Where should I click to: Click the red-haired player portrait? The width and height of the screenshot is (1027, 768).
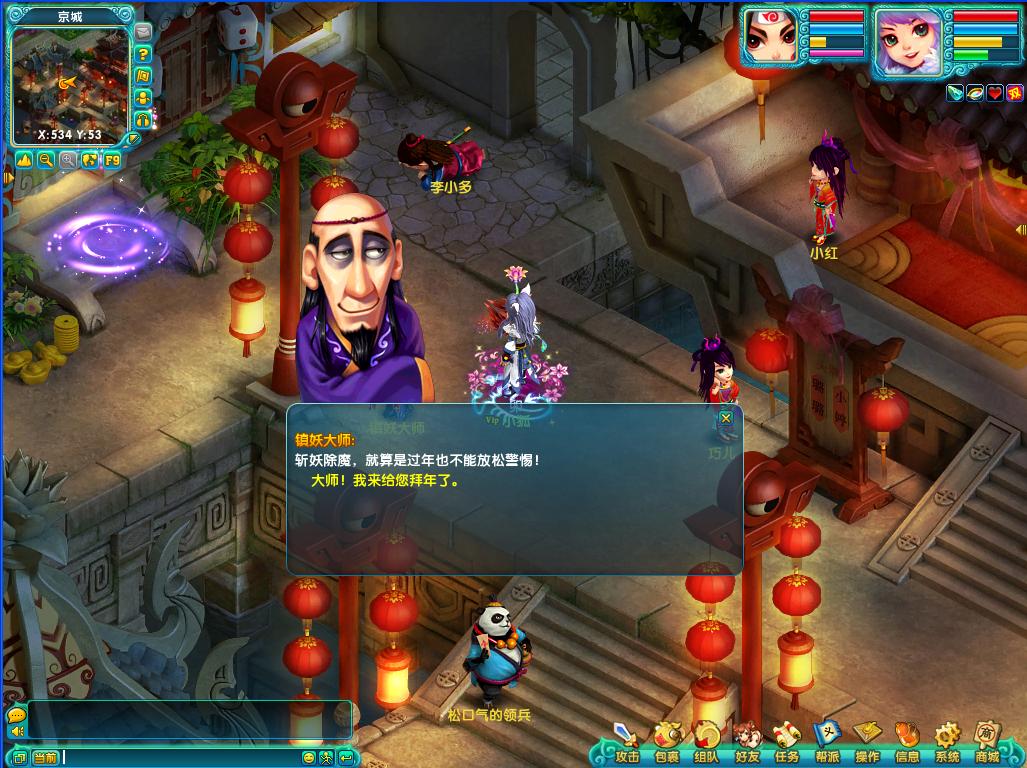771,41
